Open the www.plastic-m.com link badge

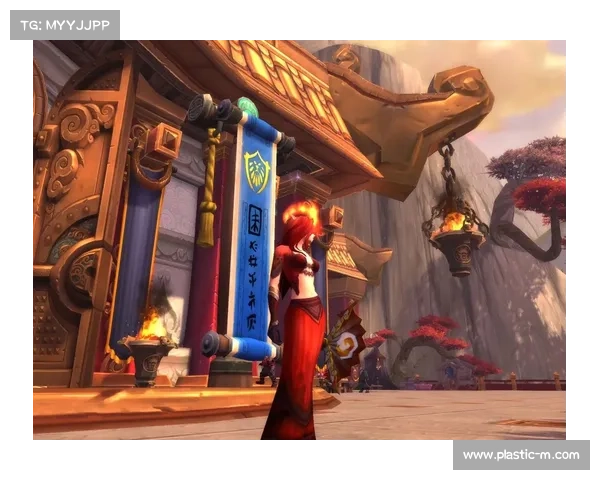520,455
